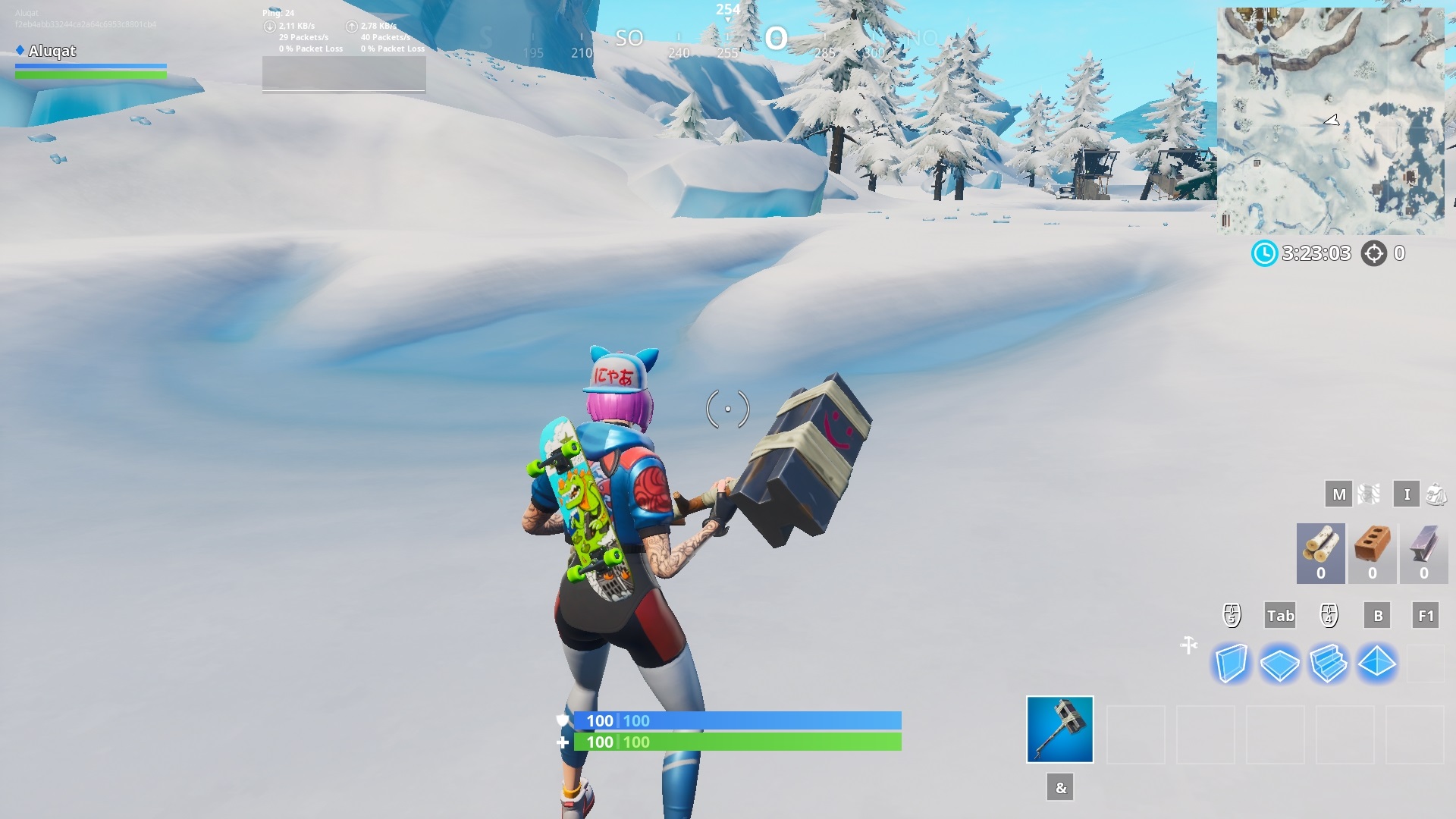The width and height of the screenshot is (1456, 819).
Task: Click the F1 trap slot keybind
Action: pos(1426,616)
